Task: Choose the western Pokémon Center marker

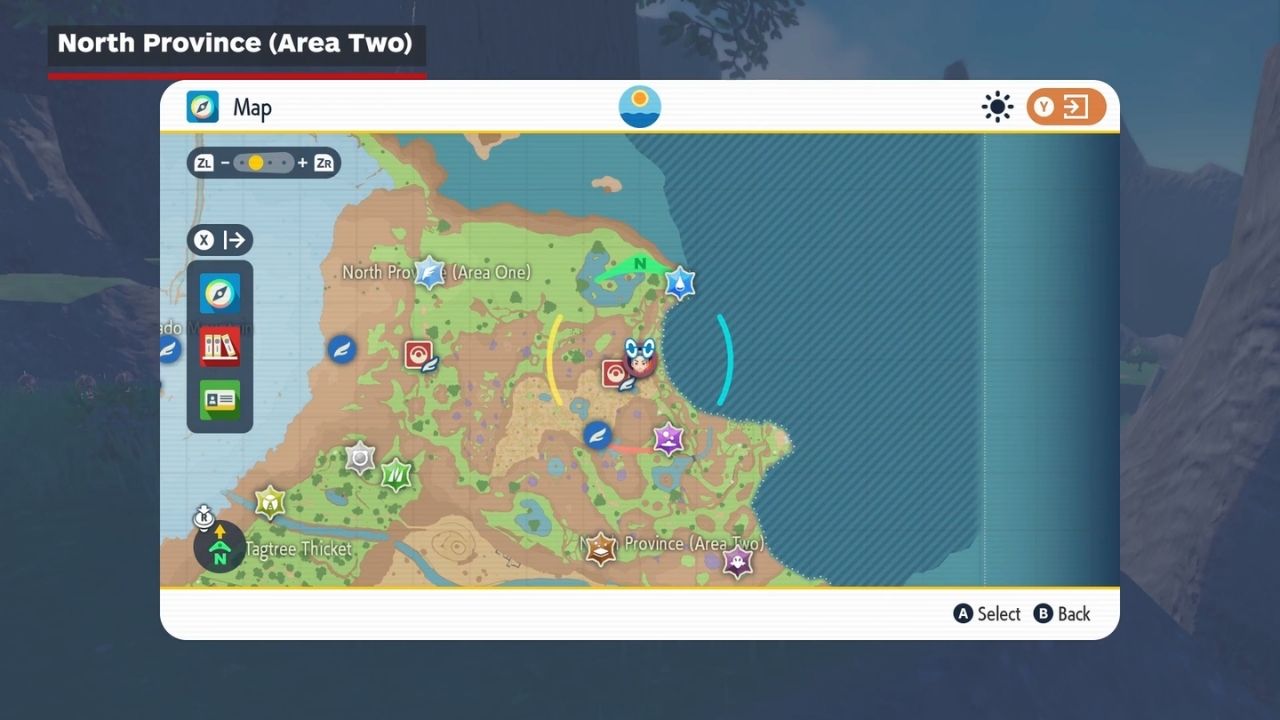Action: point(417,354)
